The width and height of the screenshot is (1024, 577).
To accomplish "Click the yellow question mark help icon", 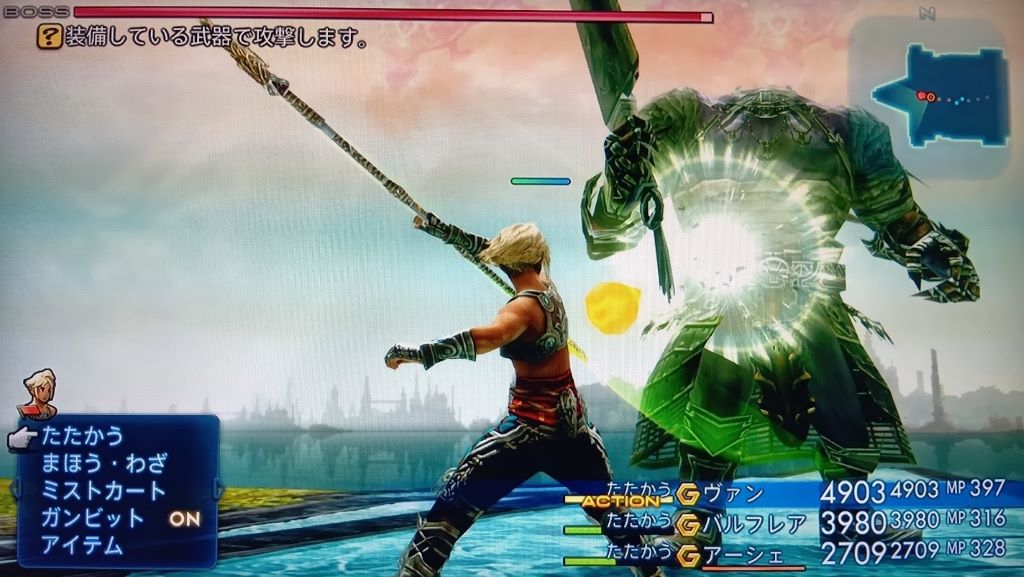I will tap(47, 38).
